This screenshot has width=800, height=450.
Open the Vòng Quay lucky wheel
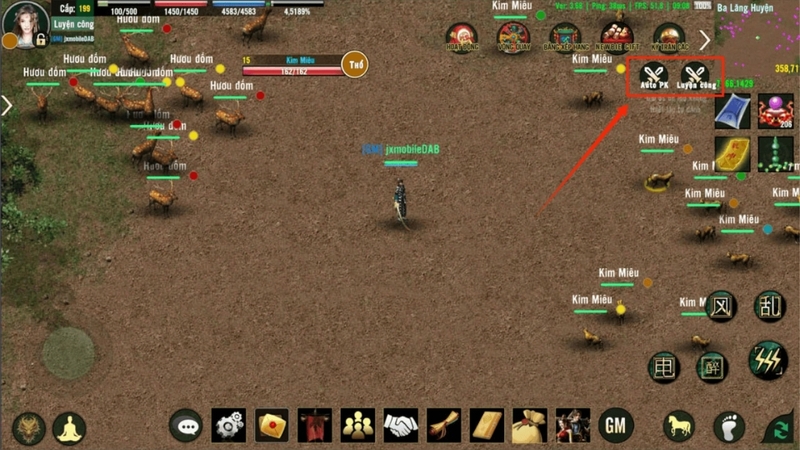(514, 38)
